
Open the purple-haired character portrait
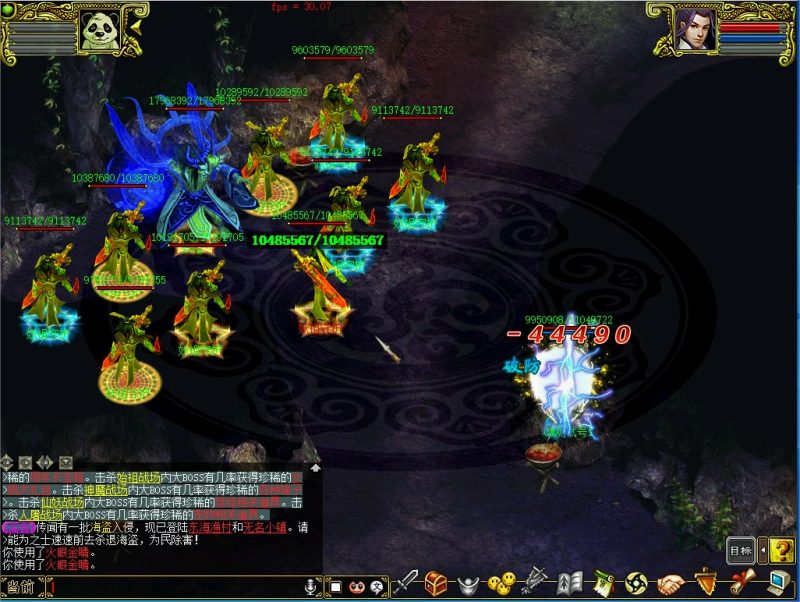click(x=695, y=30)
